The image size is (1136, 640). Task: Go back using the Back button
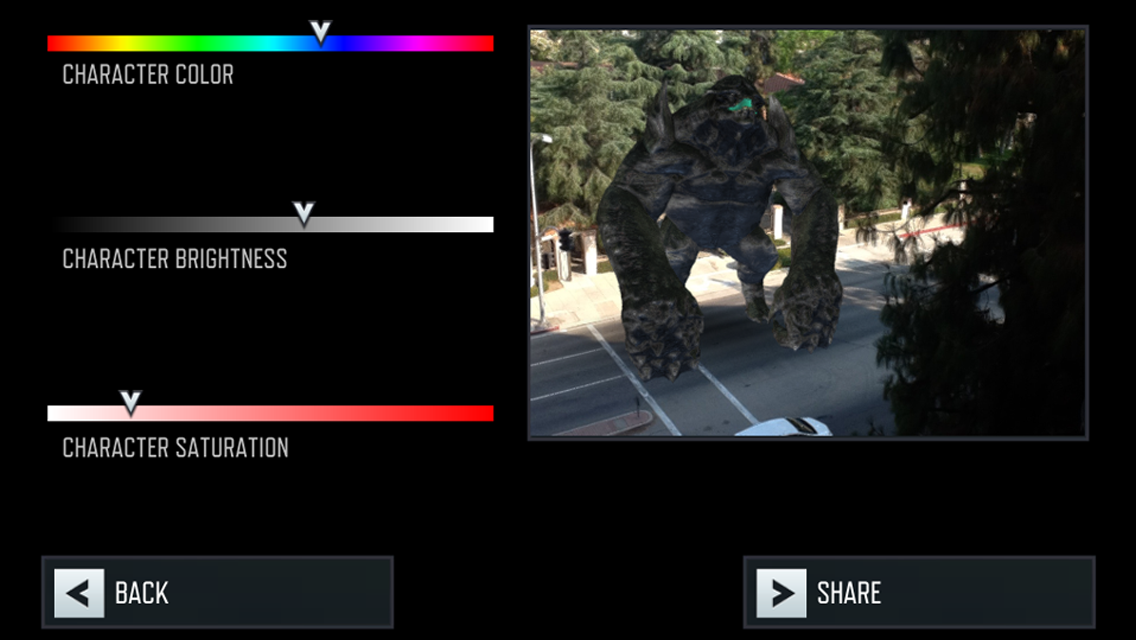coord(217,592)
